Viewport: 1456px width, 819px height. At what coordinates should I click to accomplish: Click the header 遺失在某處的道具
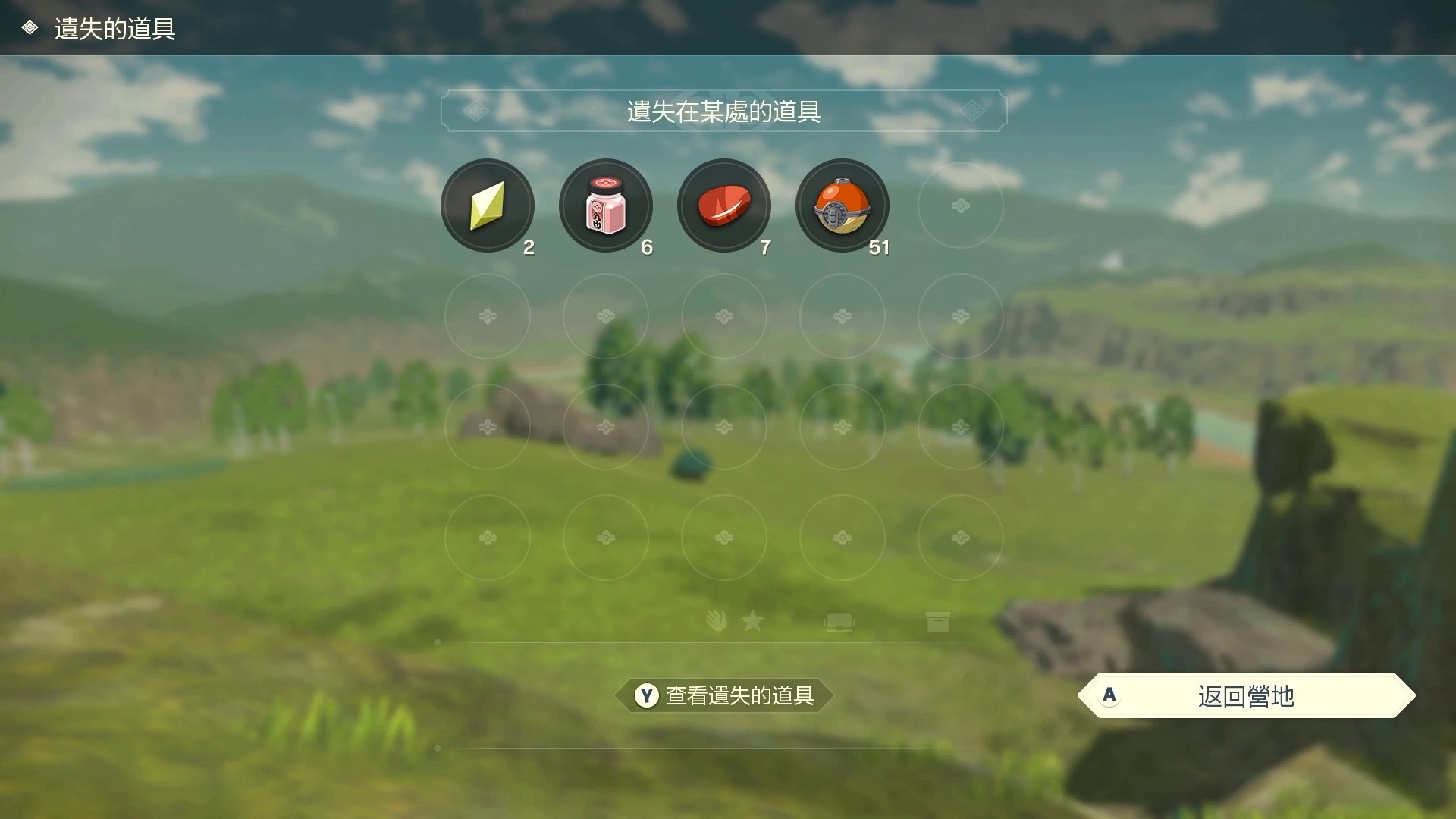pos(724,111)
